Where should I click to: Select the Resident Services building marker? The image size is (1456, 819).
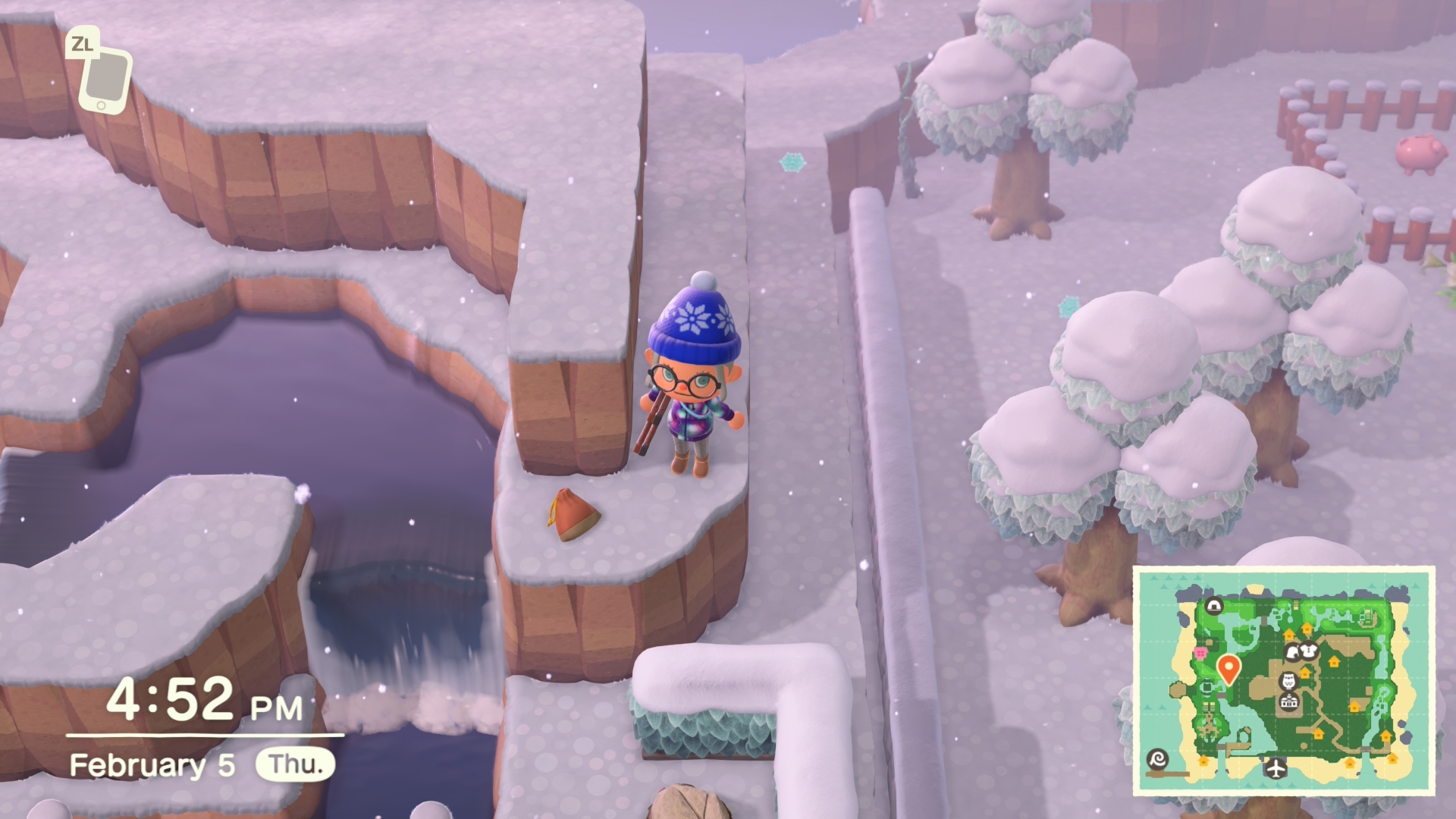pyautogui.click(x=1288, y=704)
